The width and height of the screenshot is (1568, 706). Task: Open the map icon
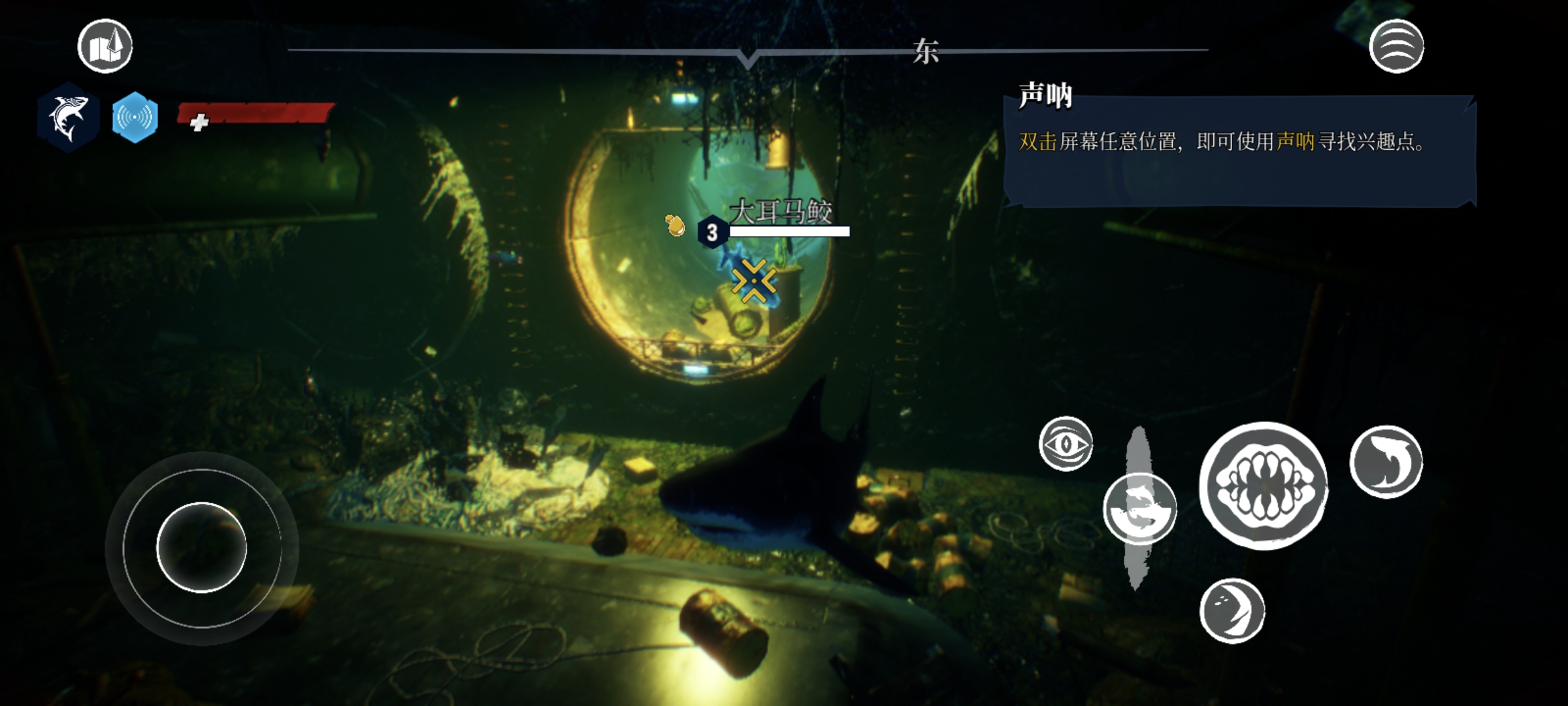105,46
